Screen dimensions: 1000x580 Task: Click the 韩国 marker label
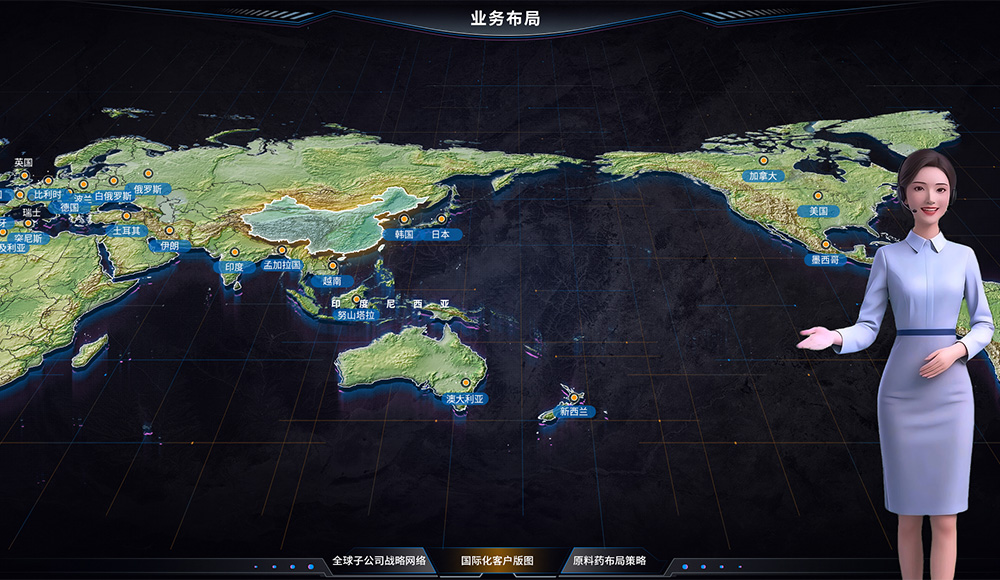coord(405,234)
